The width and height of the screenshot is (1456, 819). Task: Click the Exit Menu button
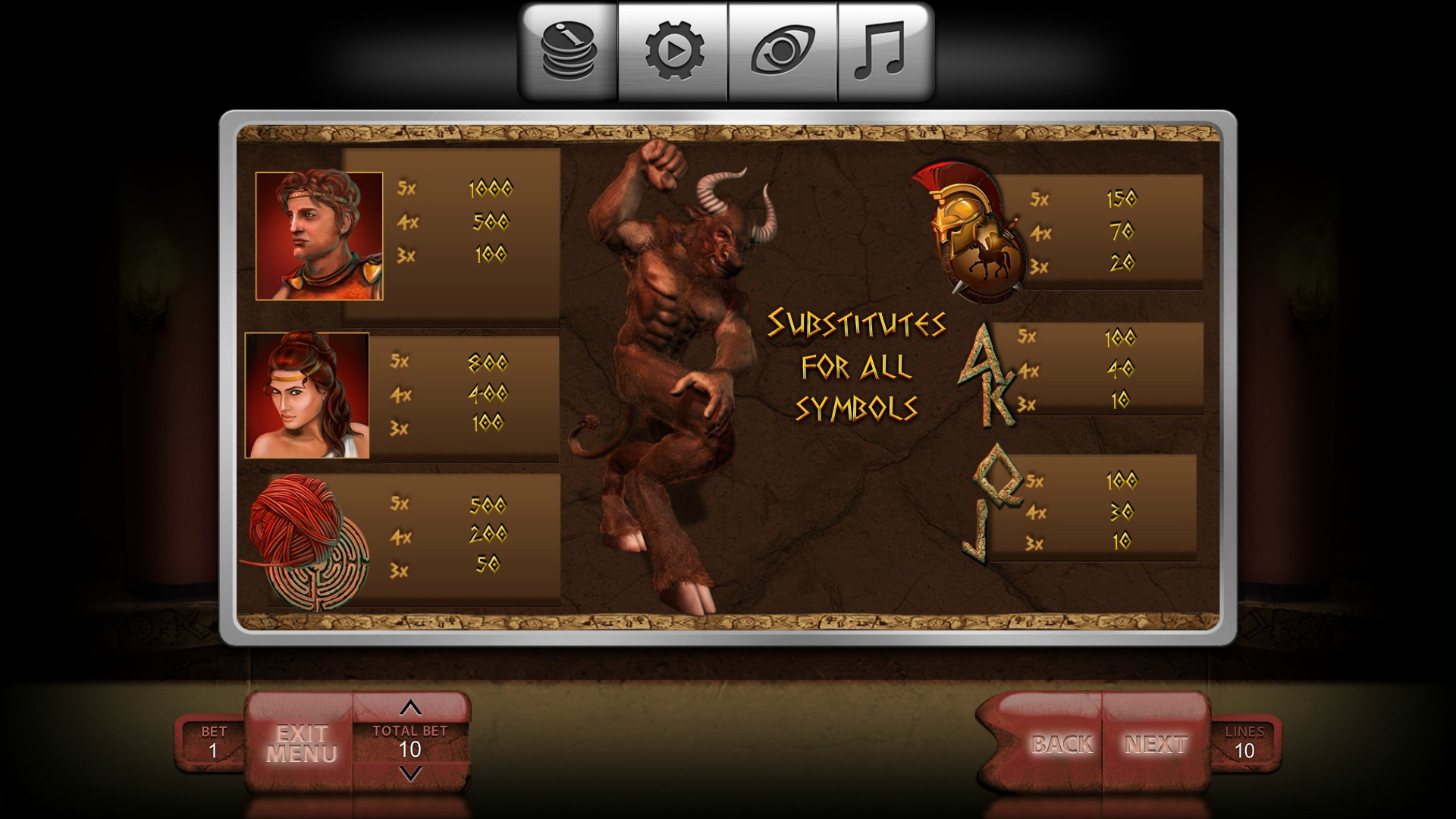301,744
